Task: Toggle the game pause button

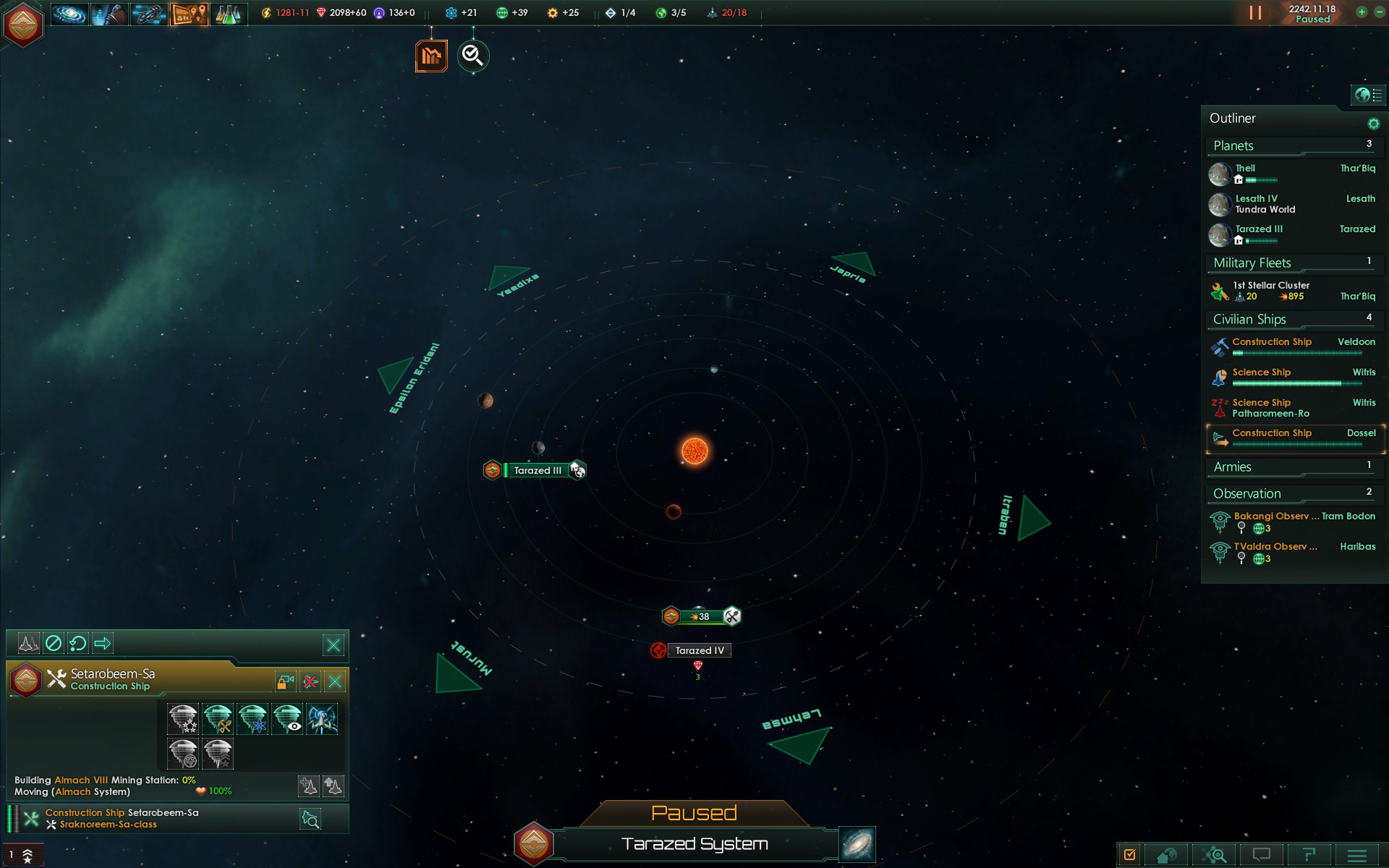Action: tap(1255, 13)
